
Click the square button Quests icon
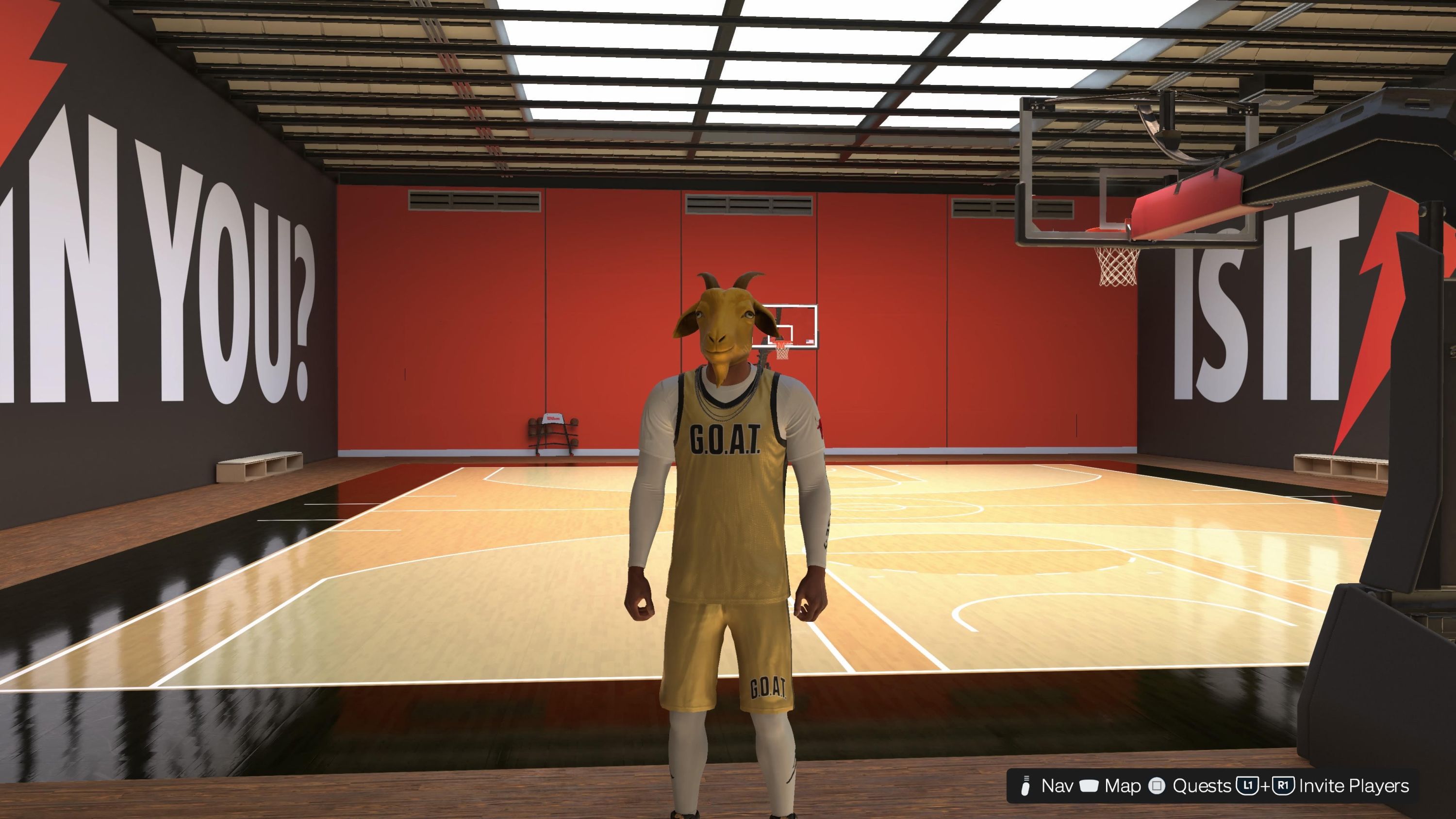click(1157, 786)
